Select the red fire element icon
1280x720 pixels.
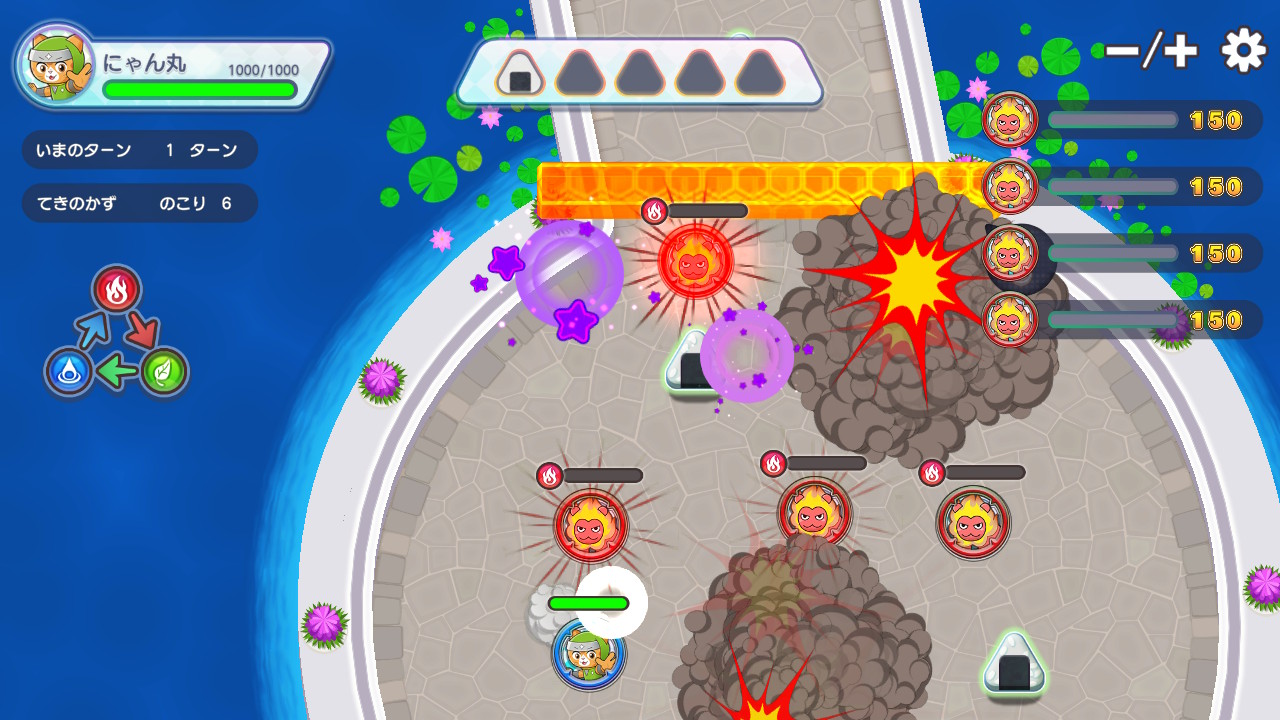pos(117,290)
